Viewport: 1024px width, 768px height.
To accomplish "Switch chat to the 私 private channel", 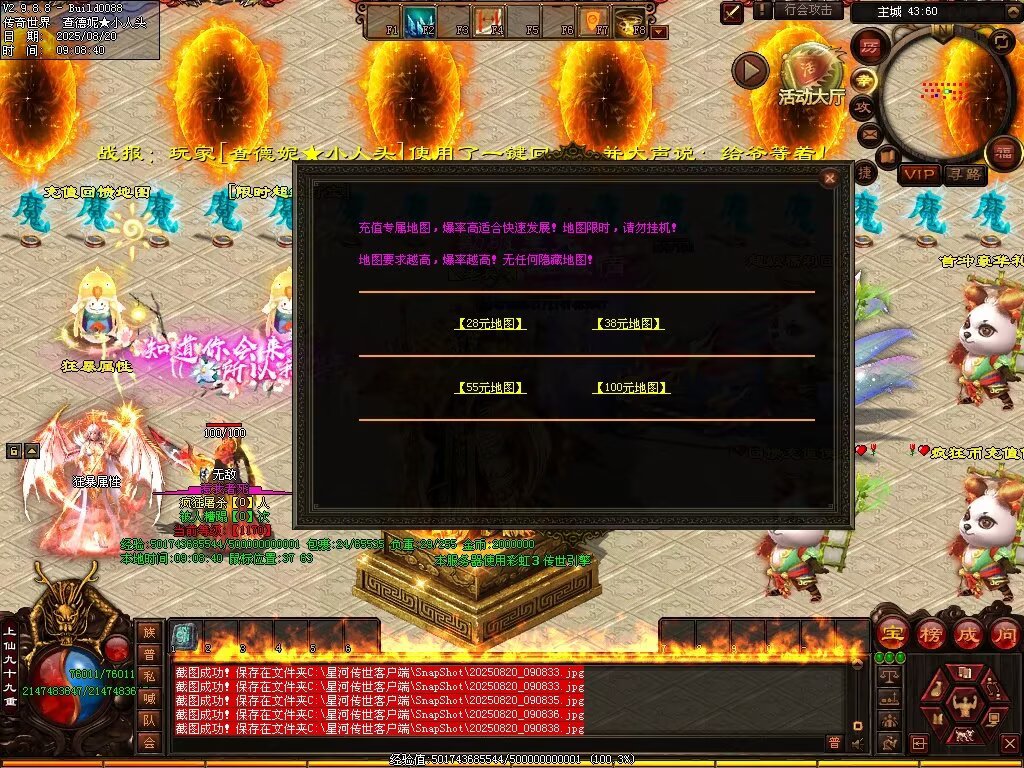I will pos(149,675).
